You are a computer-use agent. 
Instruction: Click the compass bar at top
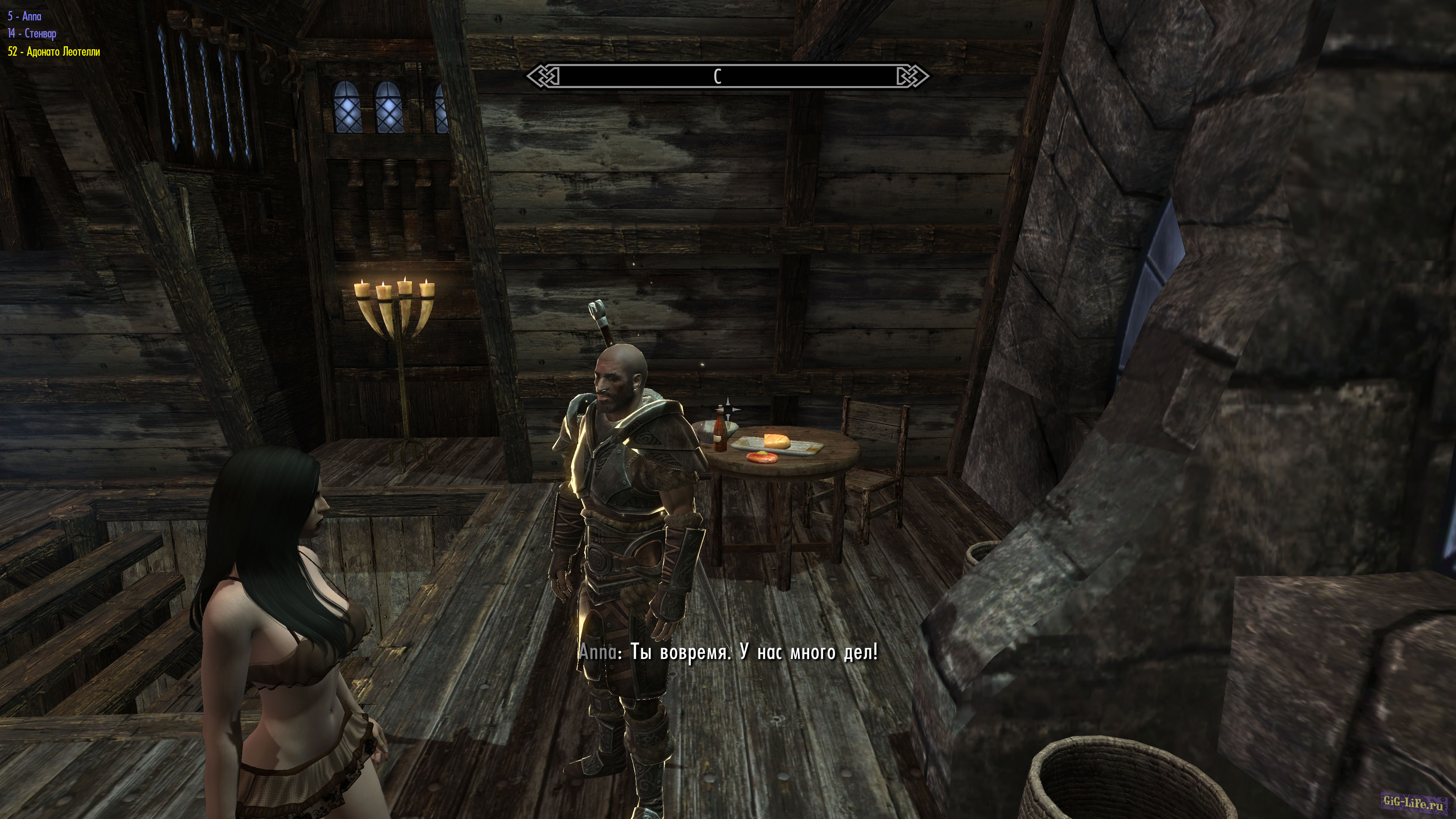(728, 76)
